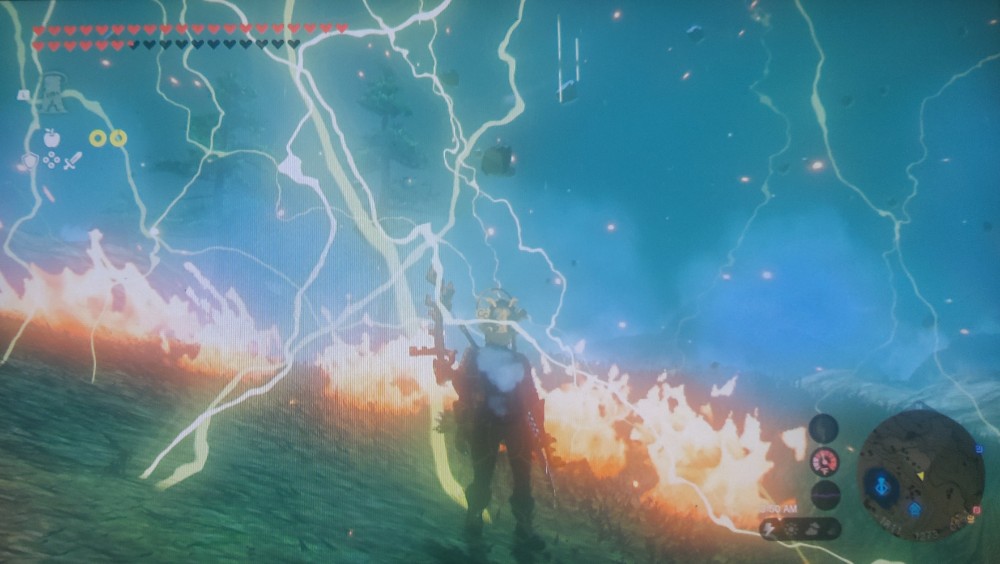Open the shield quick-select icon
Image resolution: width=1000 pixels, height=564 pixels.
tap(30, 160)
